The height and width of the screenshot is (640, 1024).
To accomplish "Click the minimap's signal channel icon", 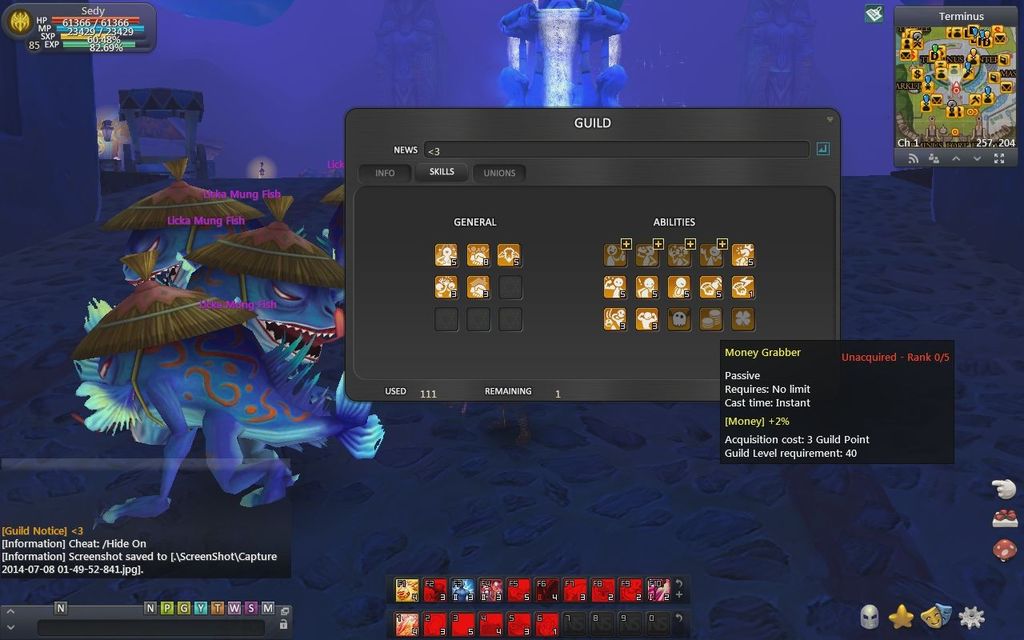I will (912, 159).
